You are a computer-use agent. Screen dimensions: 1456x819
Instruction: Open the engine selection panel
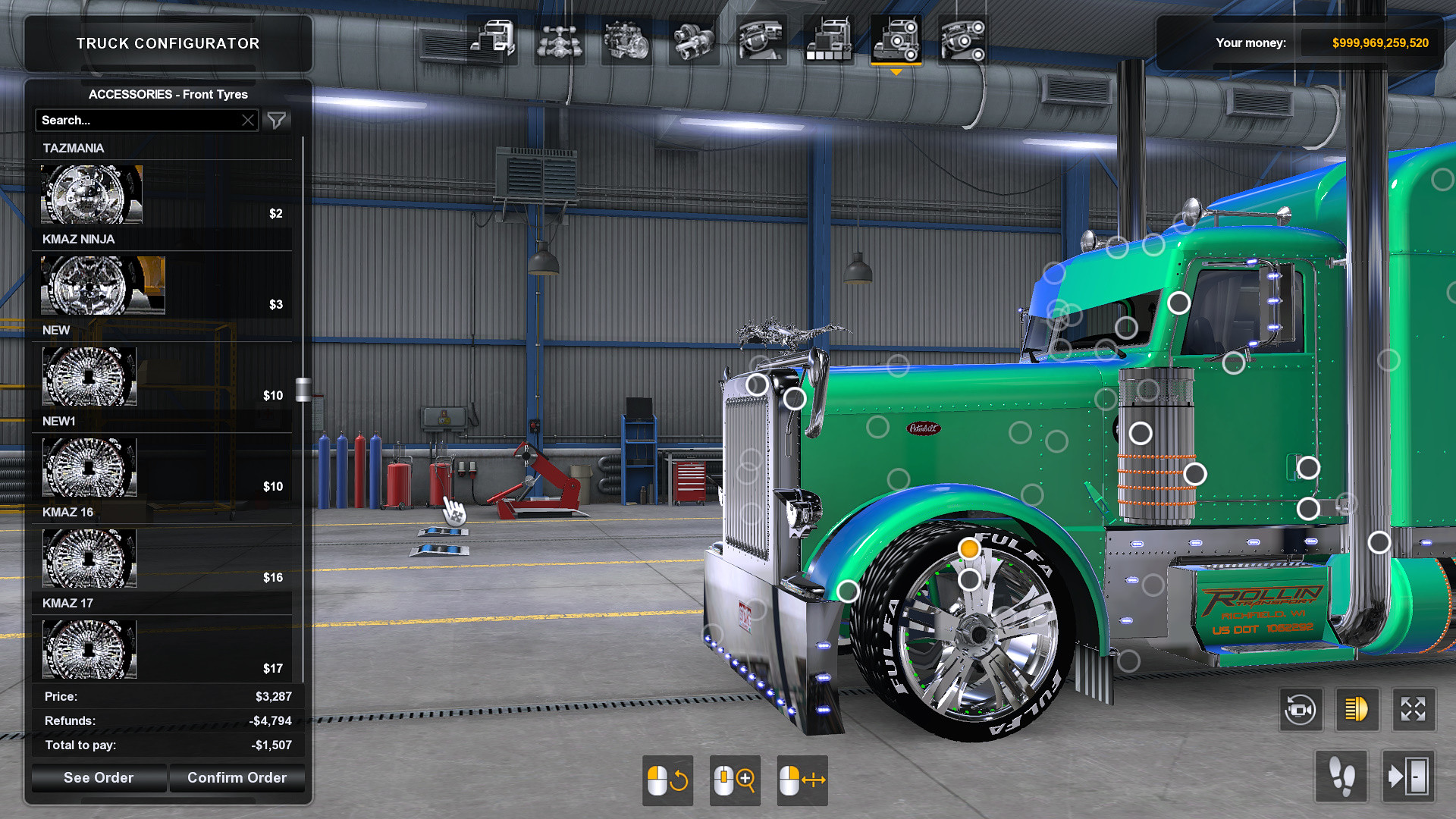click(626, 38)
